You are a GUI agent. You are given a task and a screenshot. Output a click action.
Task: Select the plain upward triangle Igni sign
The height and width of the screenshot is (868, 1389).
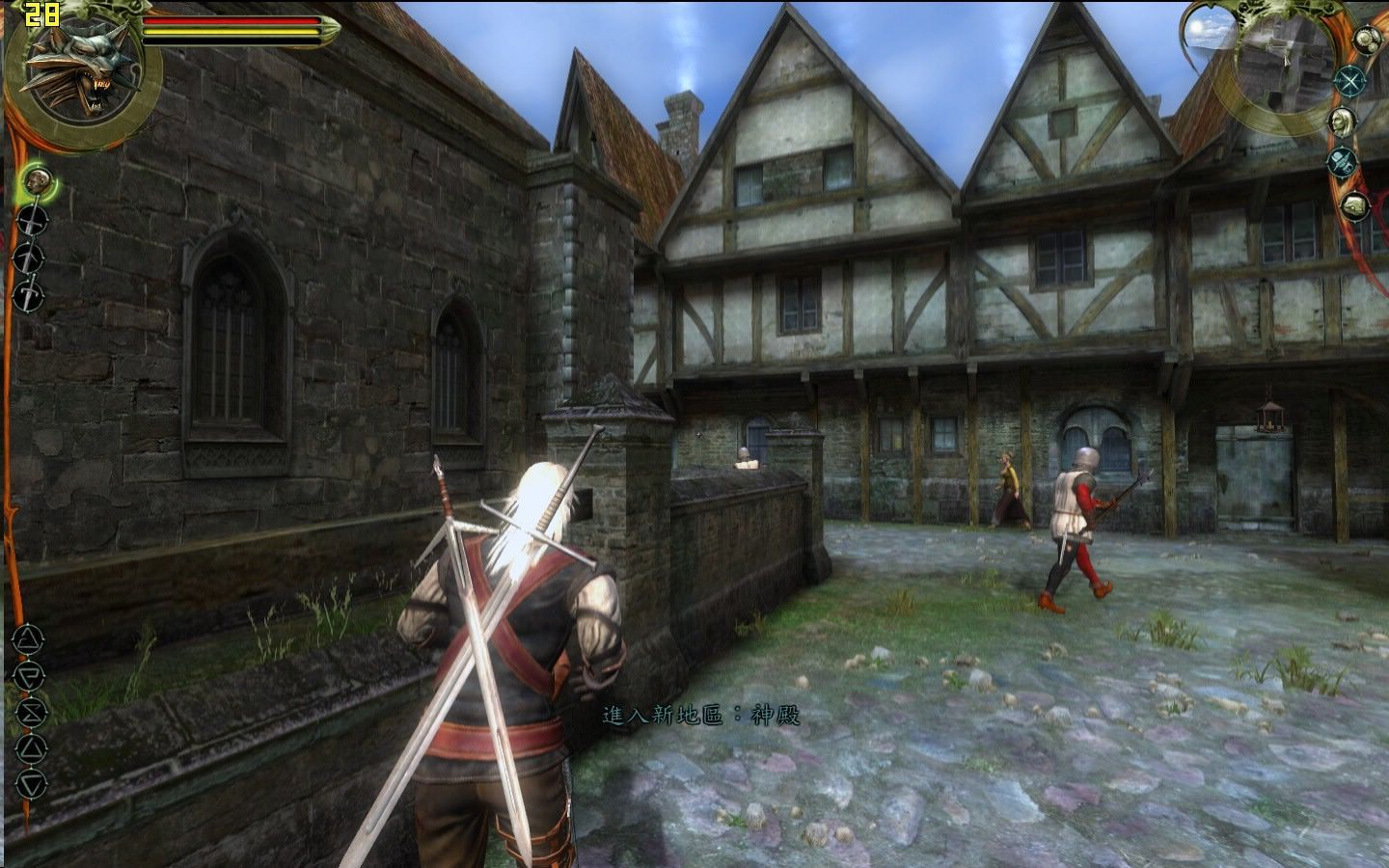point(31,747)
